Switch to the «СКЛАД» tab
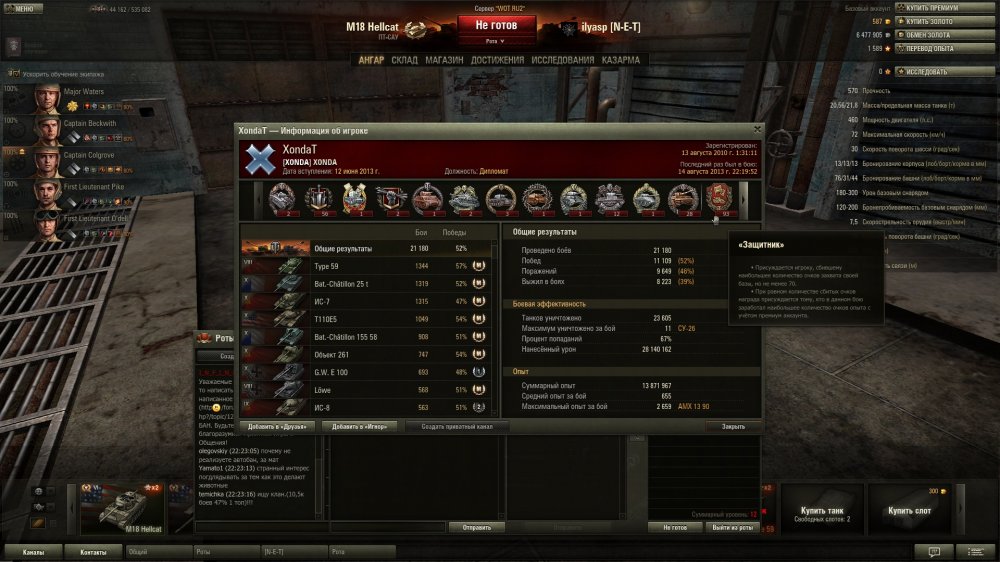Screen dimensions: 1000x562 404,60
